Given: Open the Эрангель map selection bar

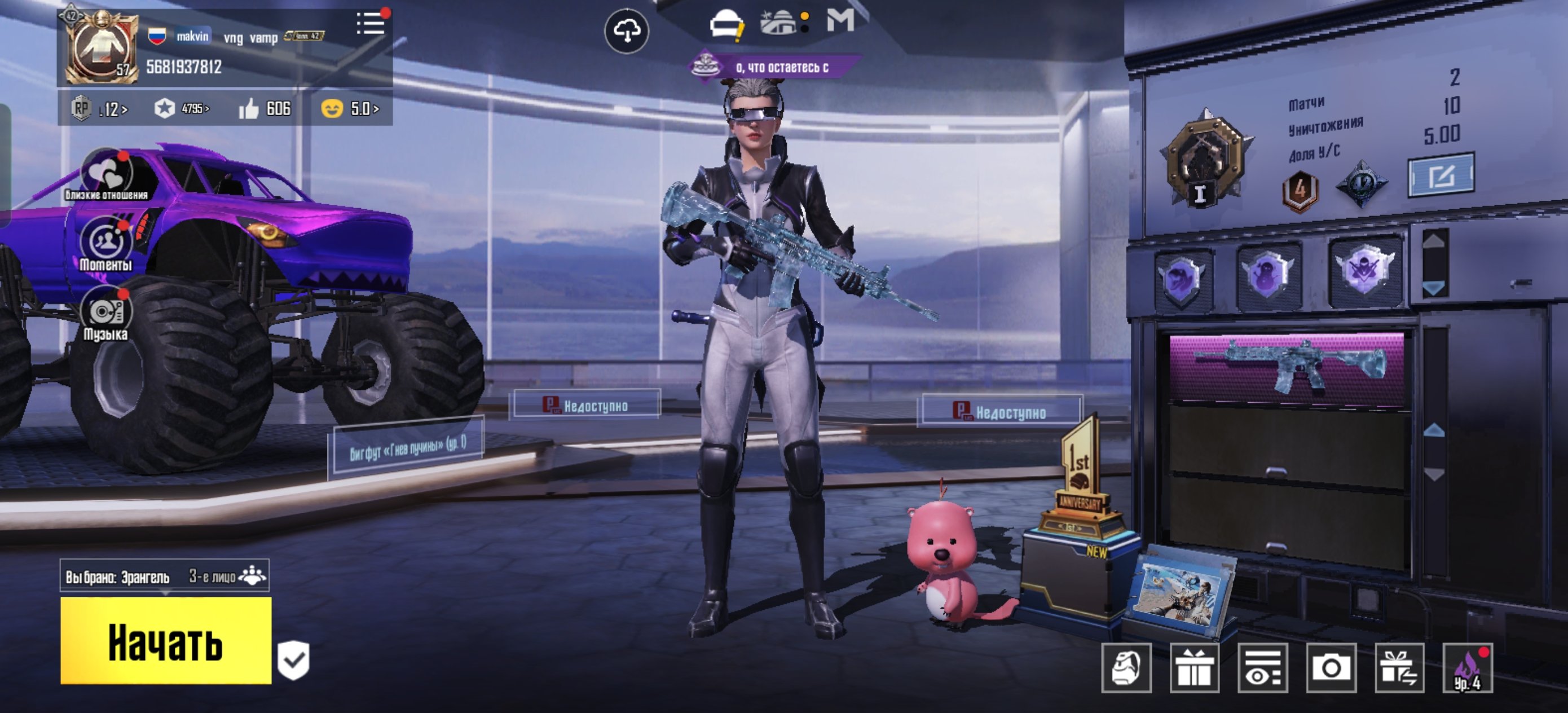Looking at the screenshot, I should coord(164,576).
